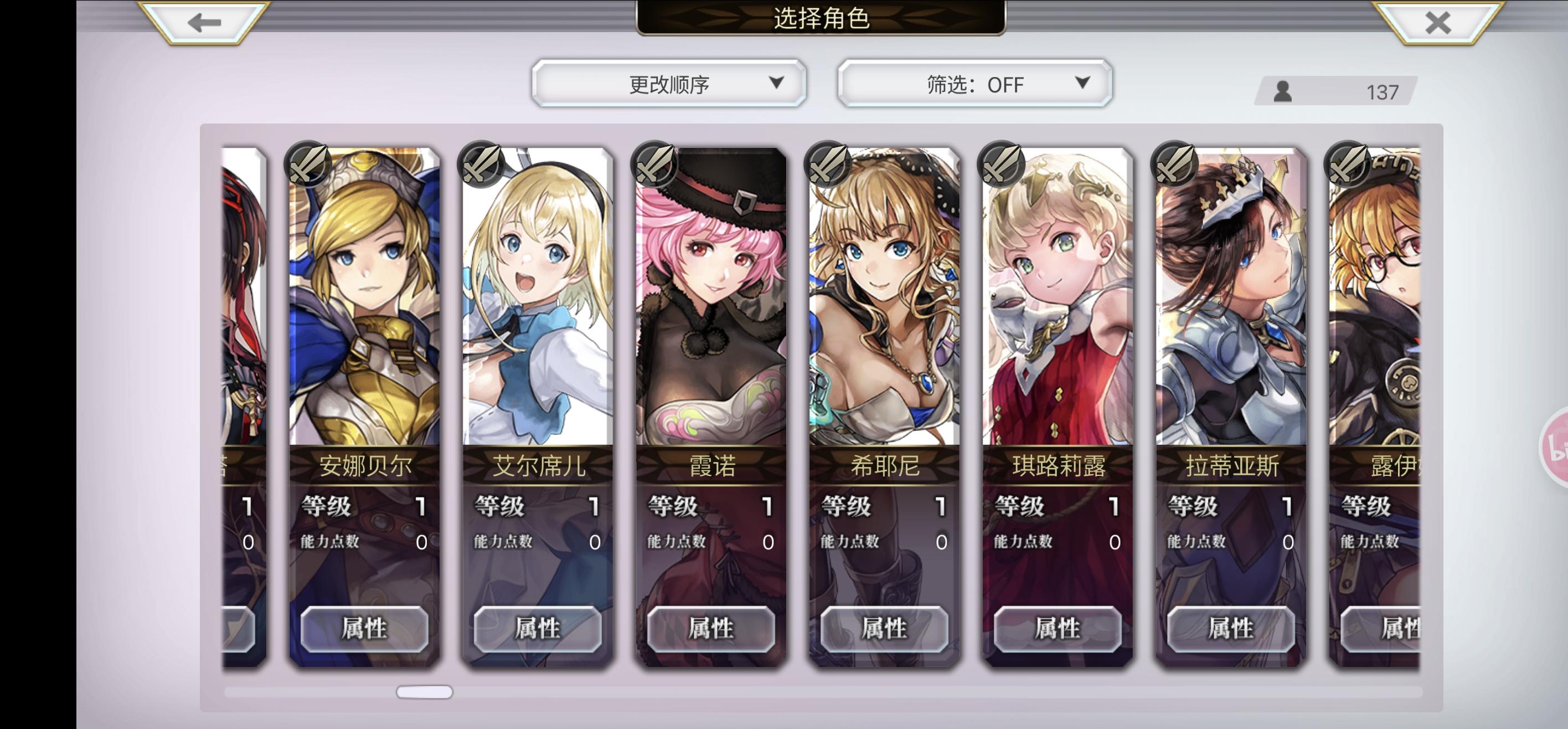Open 属性 details for 霞诺
The image size is (1568, 729).
tap(711, 630)
